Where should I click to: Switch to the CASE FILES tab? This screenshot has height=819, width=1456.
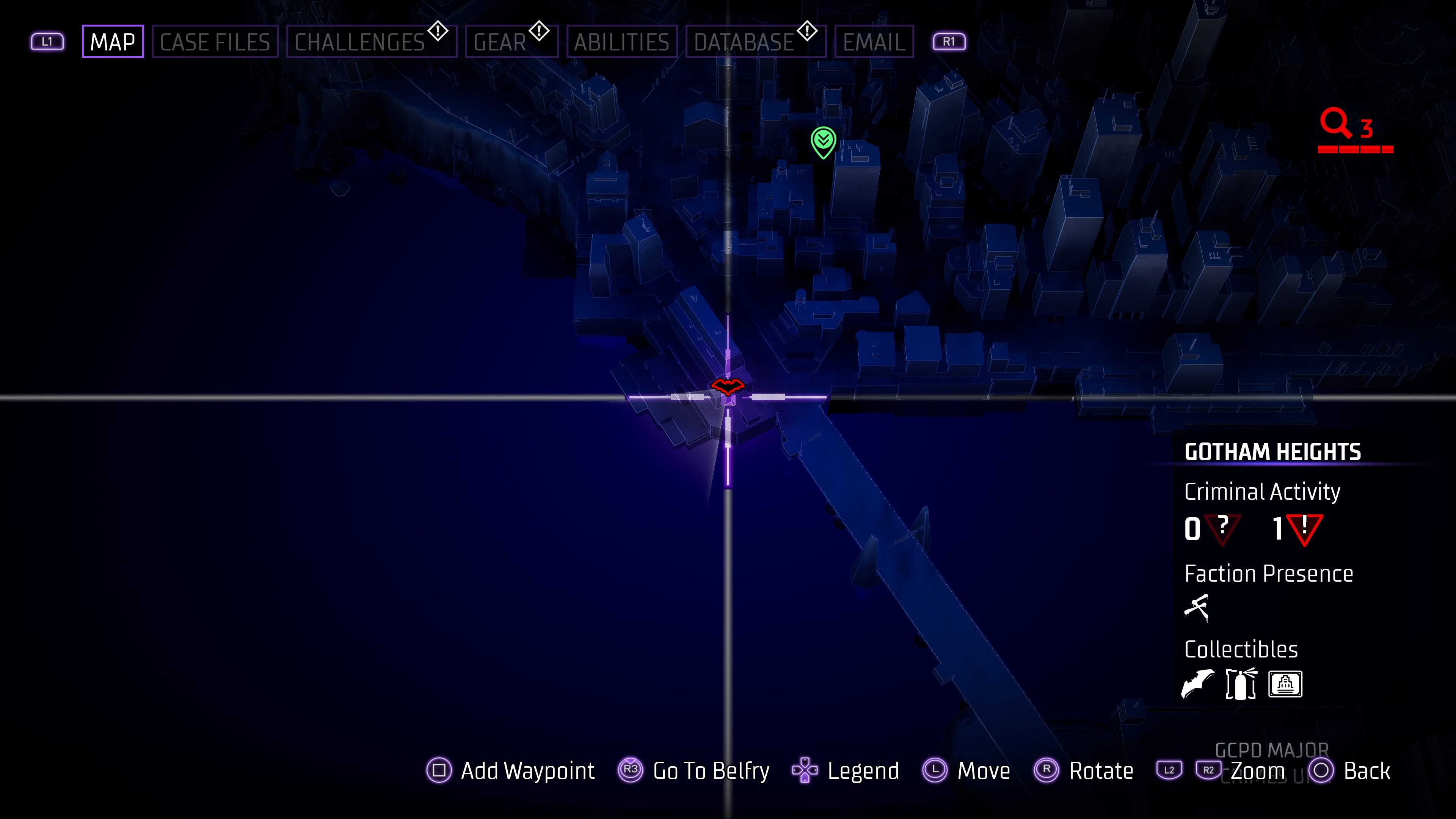[215, 41]
